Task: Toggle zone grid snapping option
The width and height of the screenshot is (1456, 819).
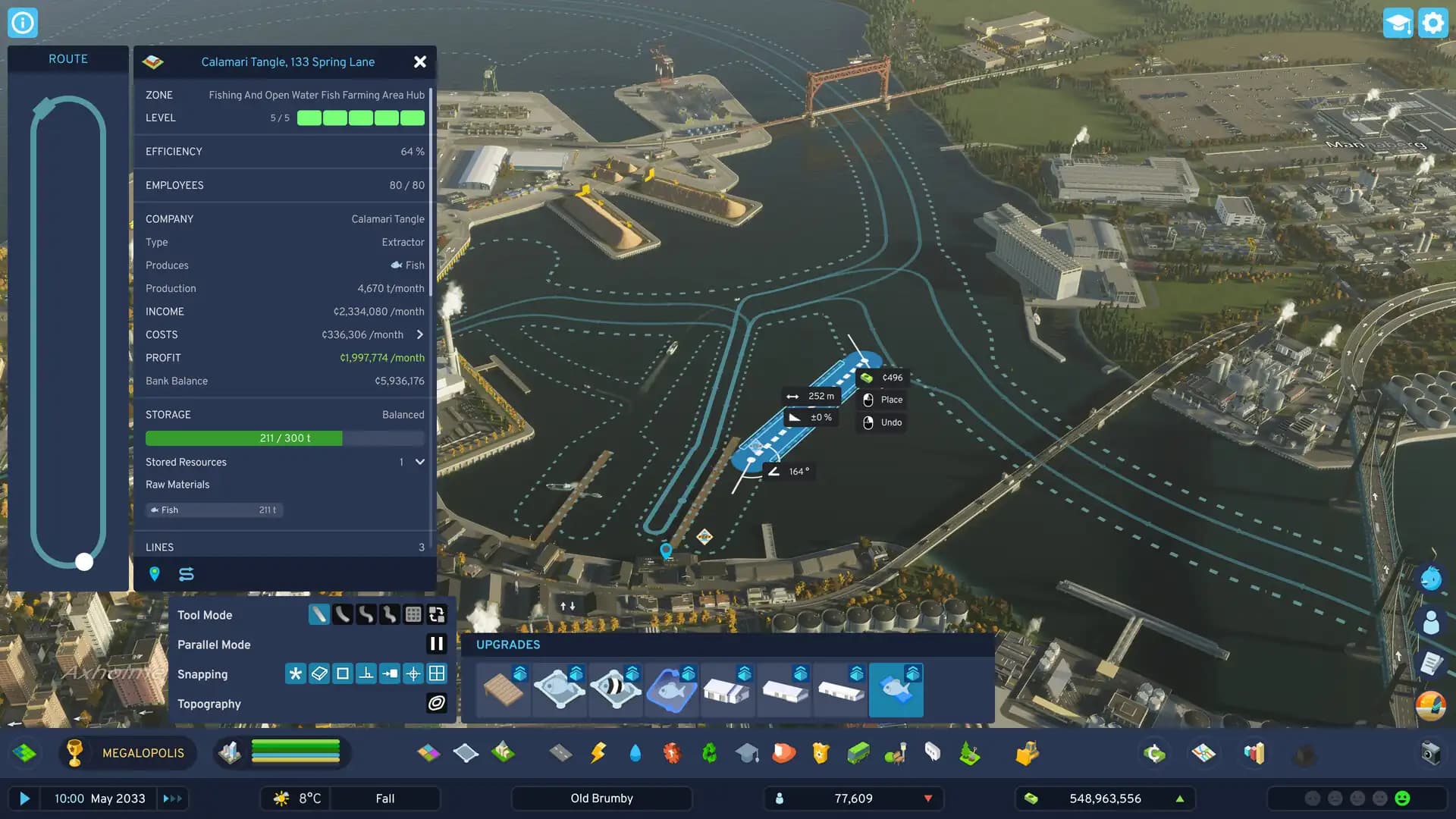Action: click(437, 673)
